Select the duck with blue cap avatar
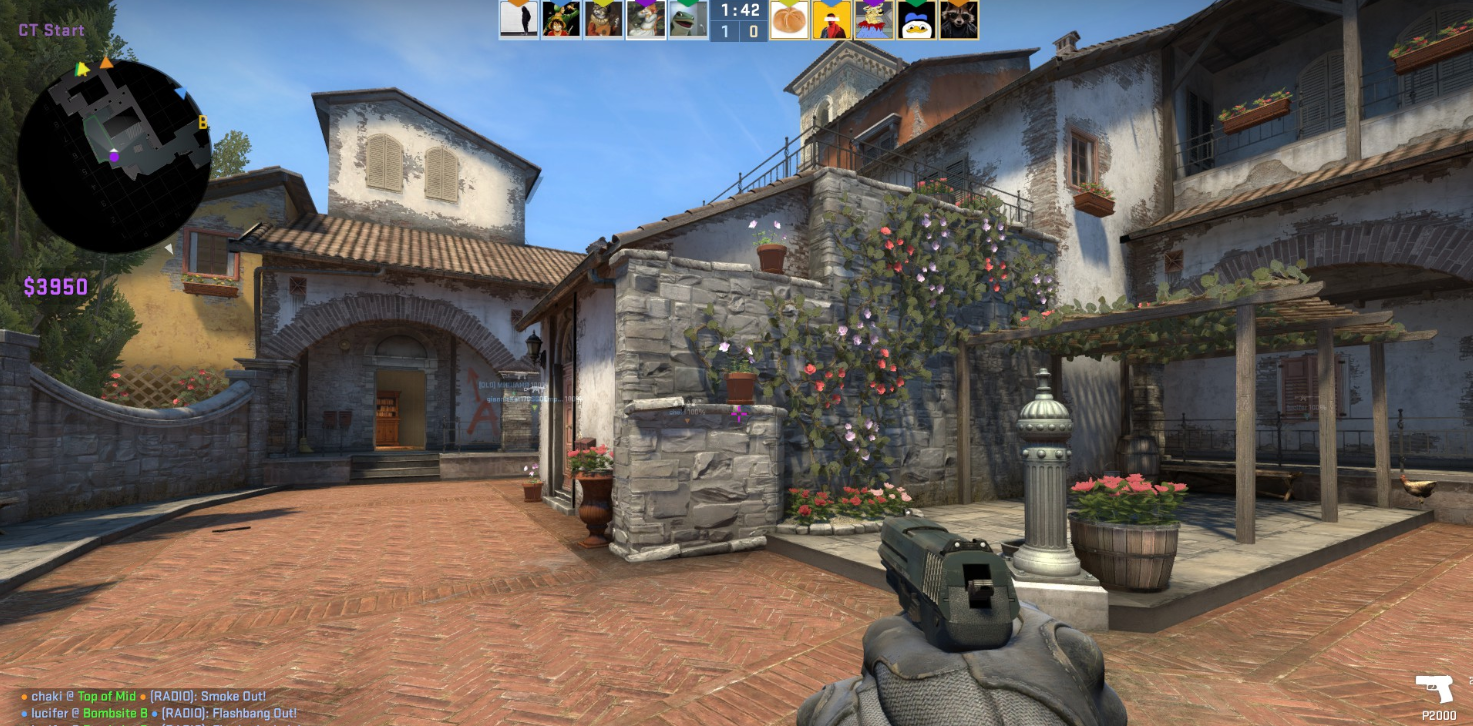This screenshot has height=726, width=1473. point(916,20)
